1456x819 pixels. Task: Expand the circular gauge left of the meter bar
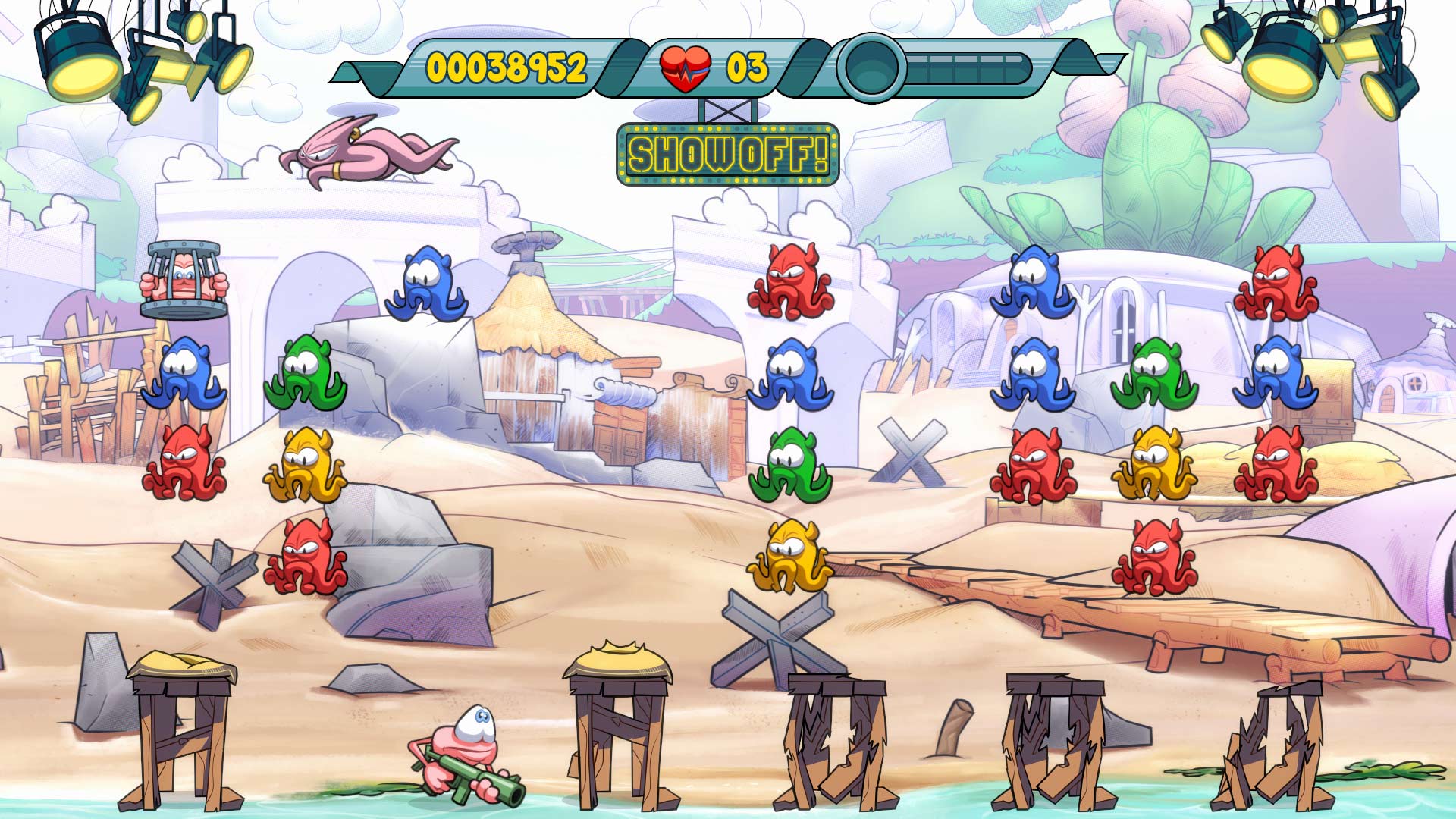click(x=870, y=68)
